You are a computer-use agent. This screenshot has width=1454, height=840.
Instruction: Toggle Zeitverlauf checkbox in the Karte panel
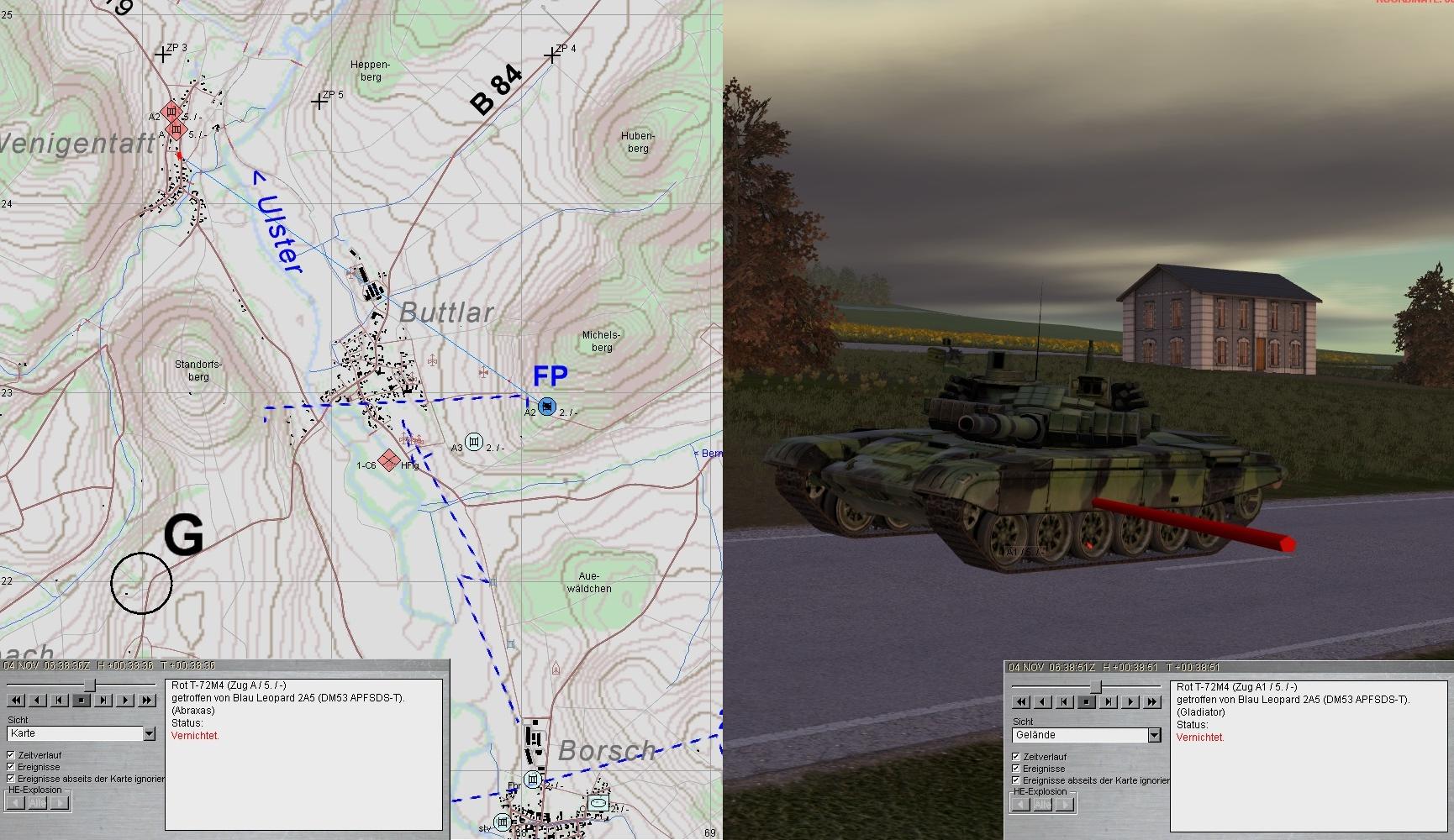point(11,755)
